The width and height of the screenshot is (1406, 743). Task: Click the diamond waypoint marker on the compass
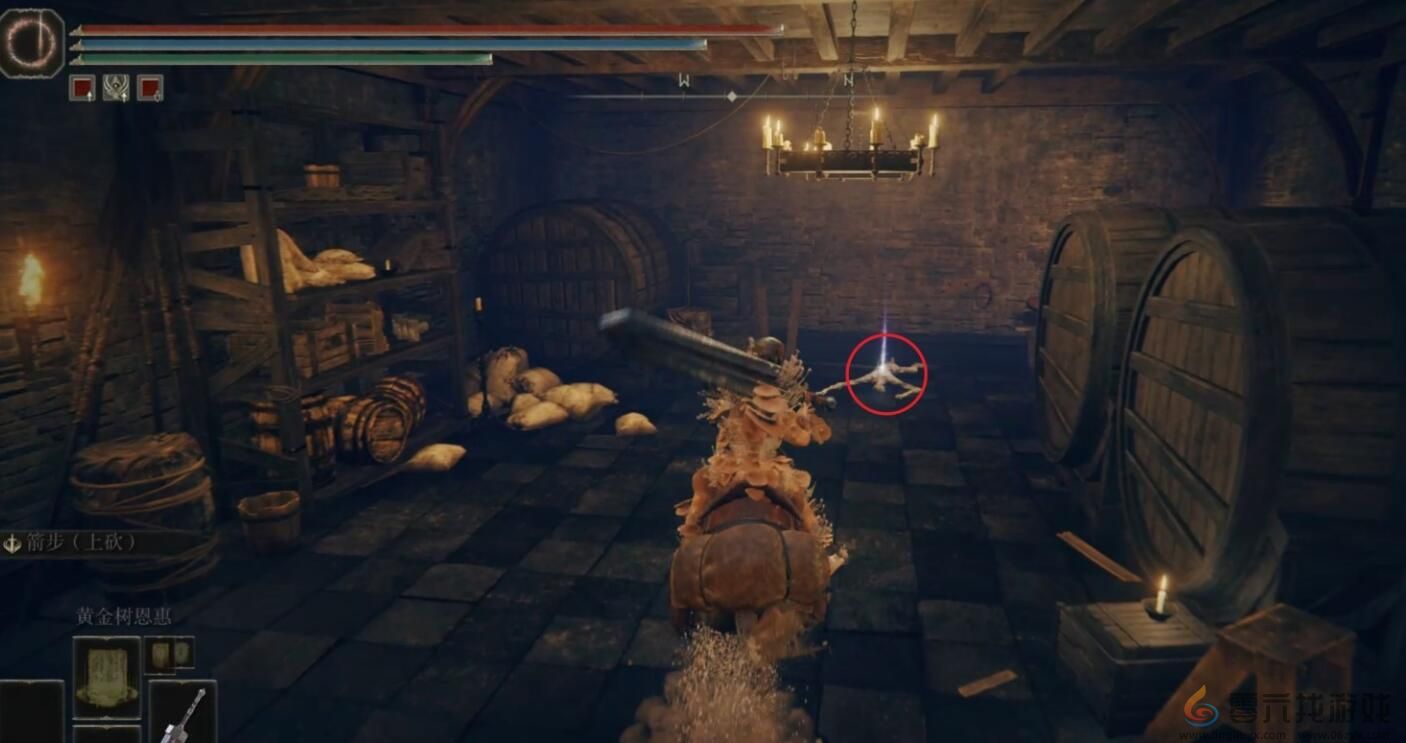click(x=731, y=96)
